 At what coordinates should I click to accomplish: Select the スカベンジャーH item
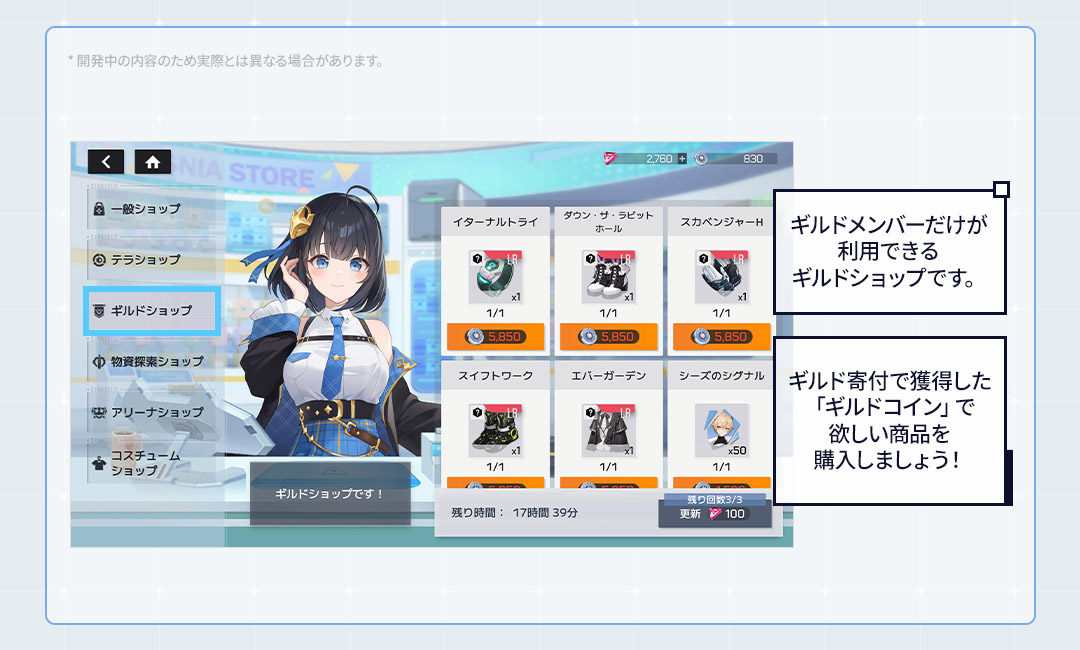[721, 277]
